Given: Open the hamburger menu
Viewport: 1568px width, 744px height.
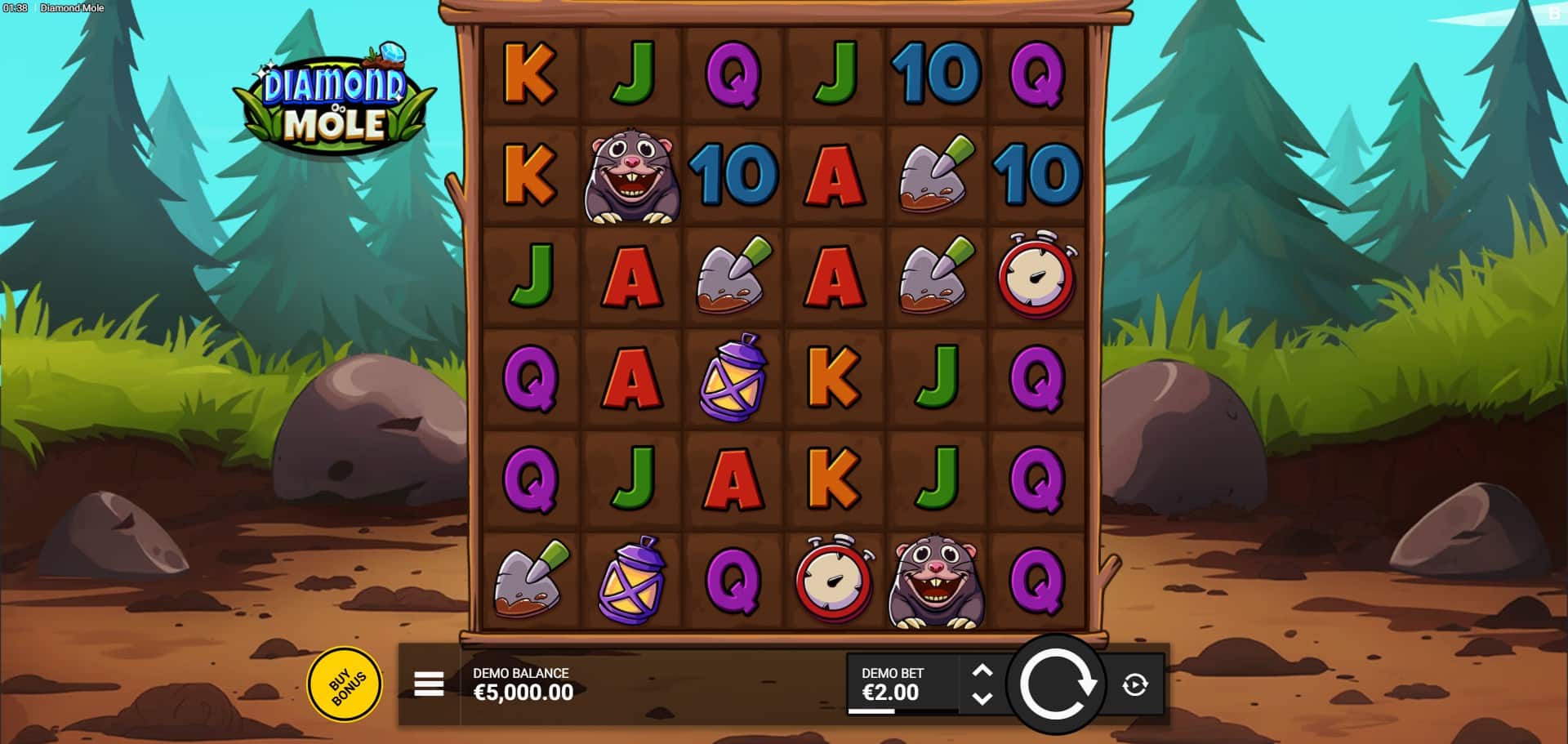Looking at the screenshot, I should coord(429,684).
